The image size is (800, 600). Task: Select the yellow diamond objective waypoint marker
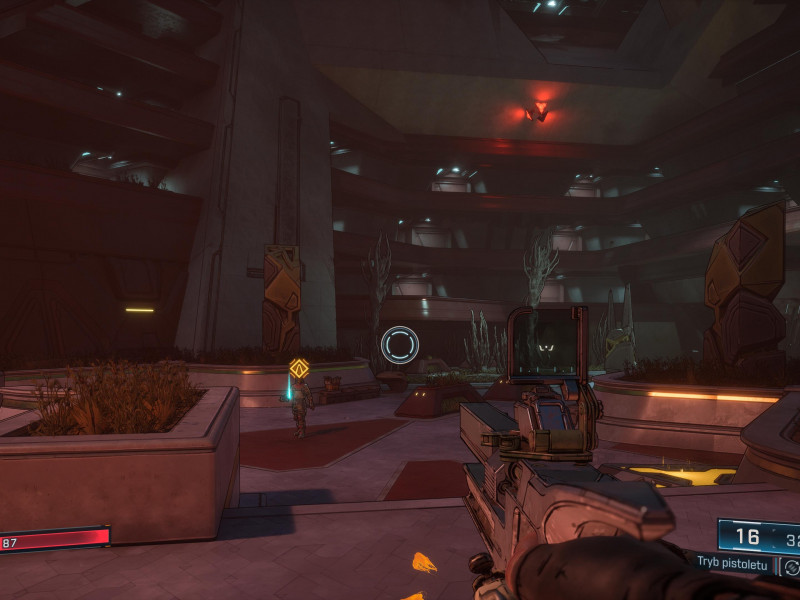[x=298, y=368]
